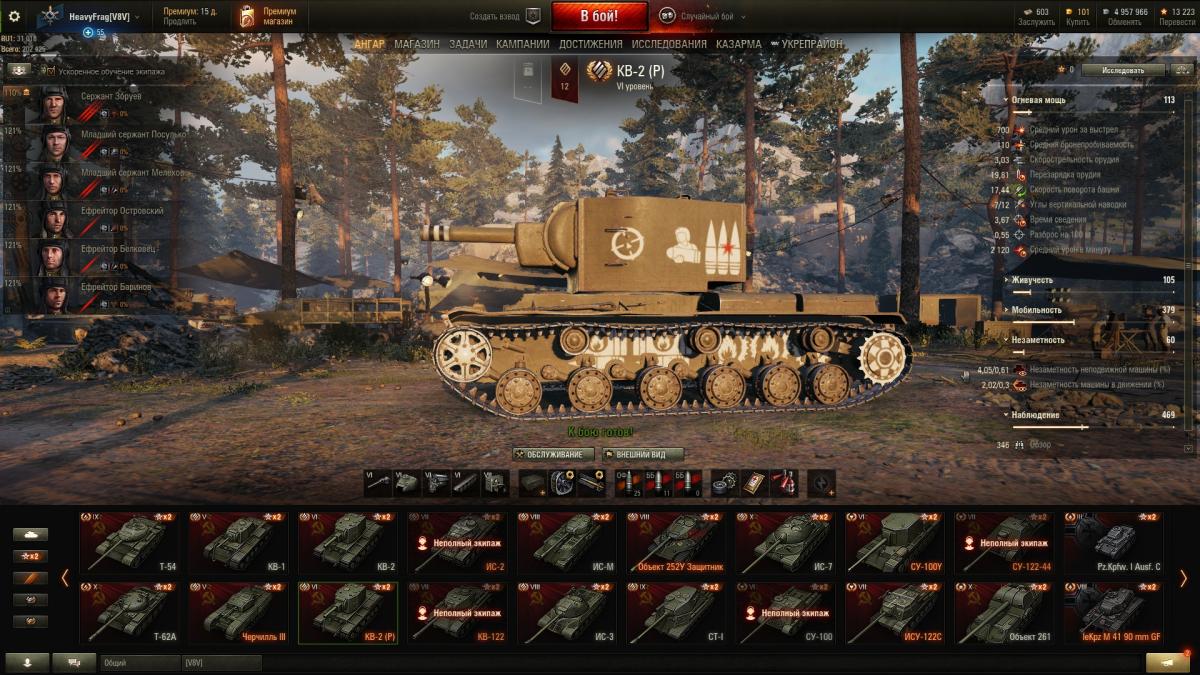Select the Т-54 tank in the carousel

point(128,543)
